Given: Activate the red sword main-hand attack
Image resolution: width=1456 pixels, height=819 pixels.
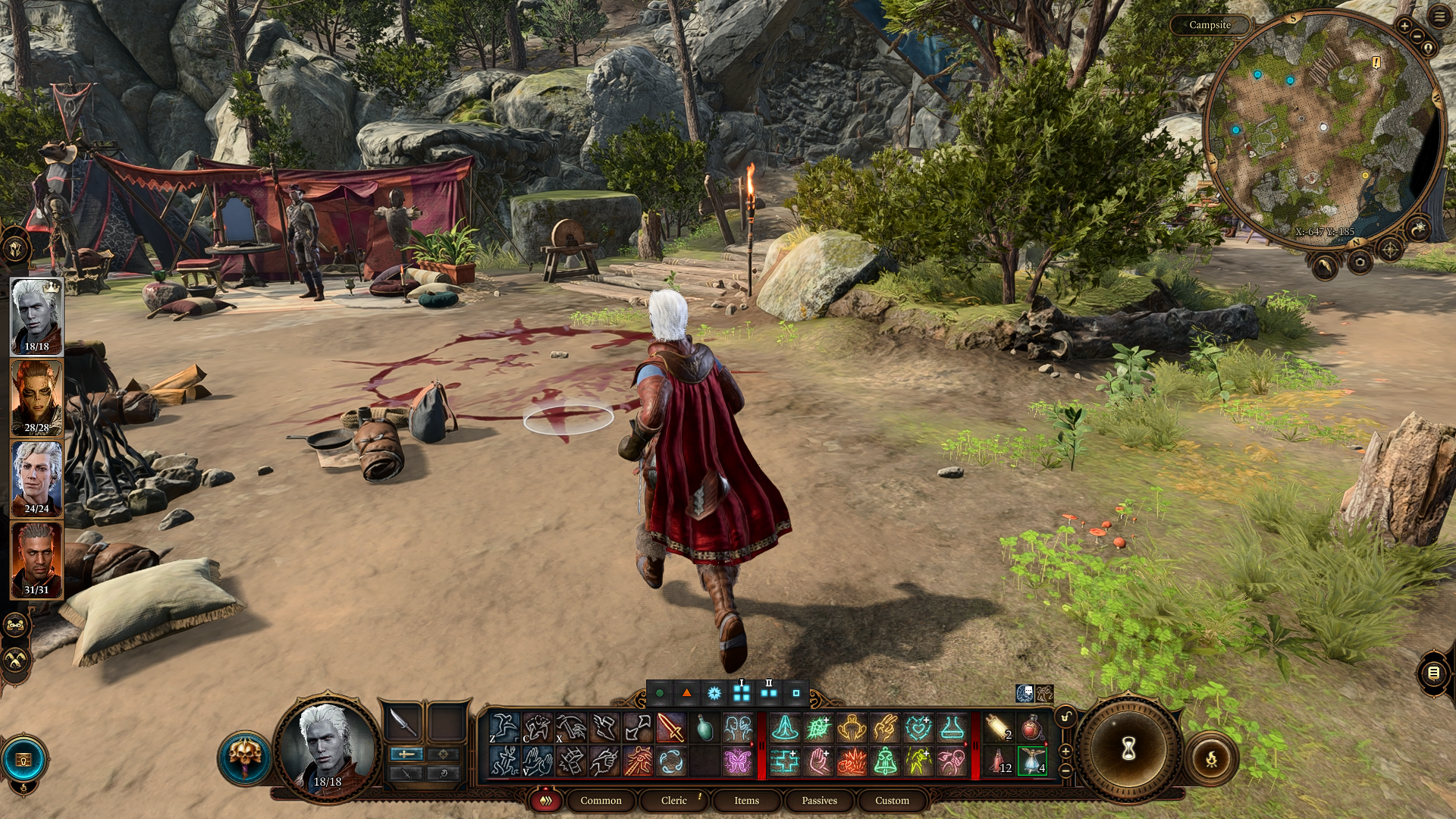Looking at the screenshot, I should (671, 728).
